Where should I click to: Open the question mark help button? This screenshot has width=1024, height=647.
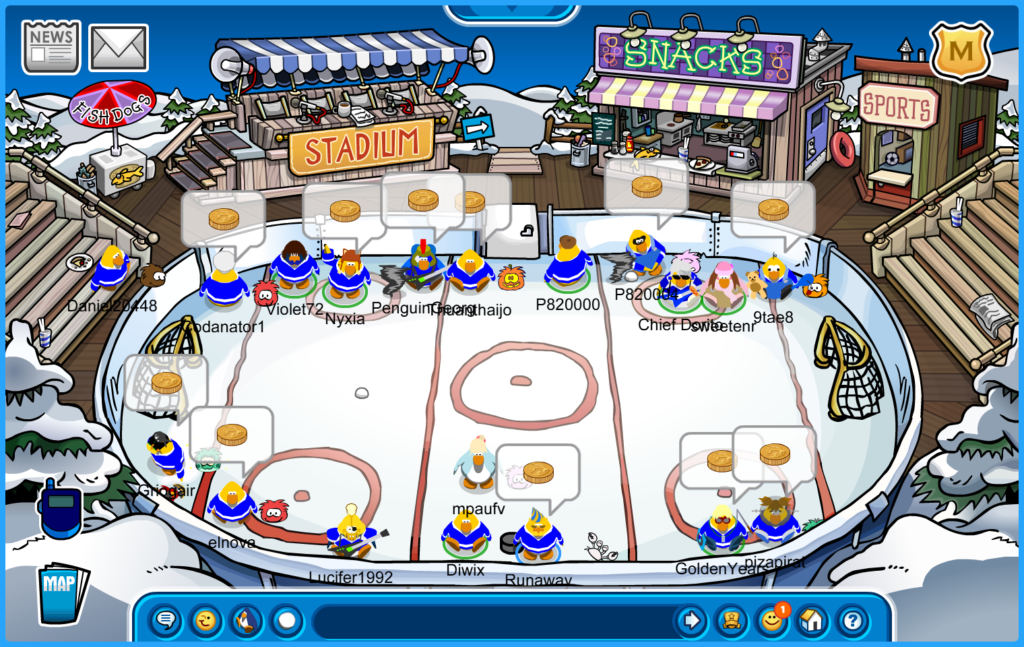(x=852, y=621)
